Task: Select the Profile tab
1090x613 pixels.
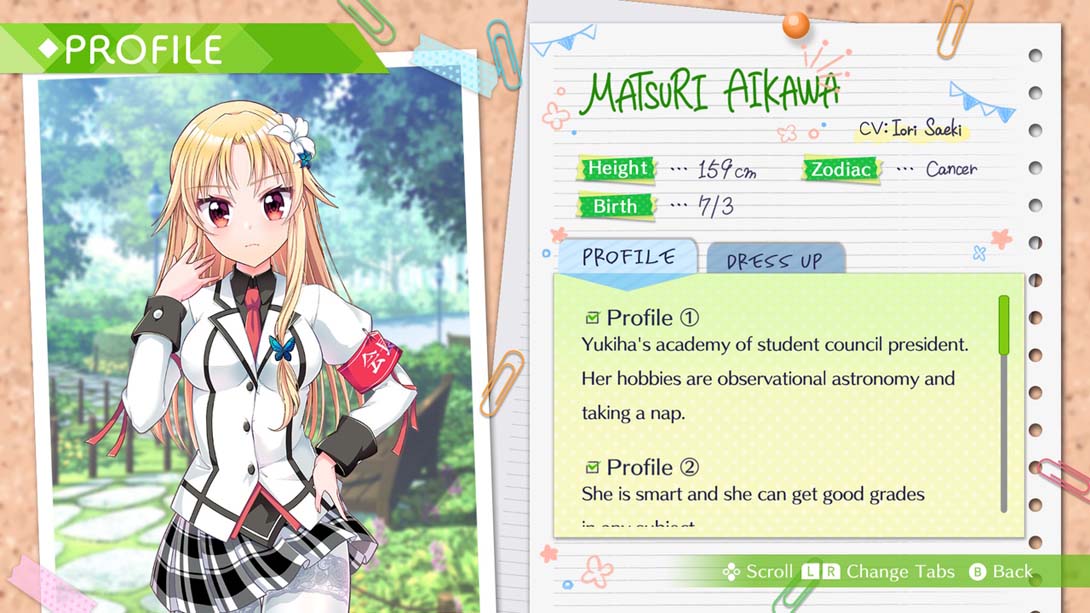Action: 628,257
